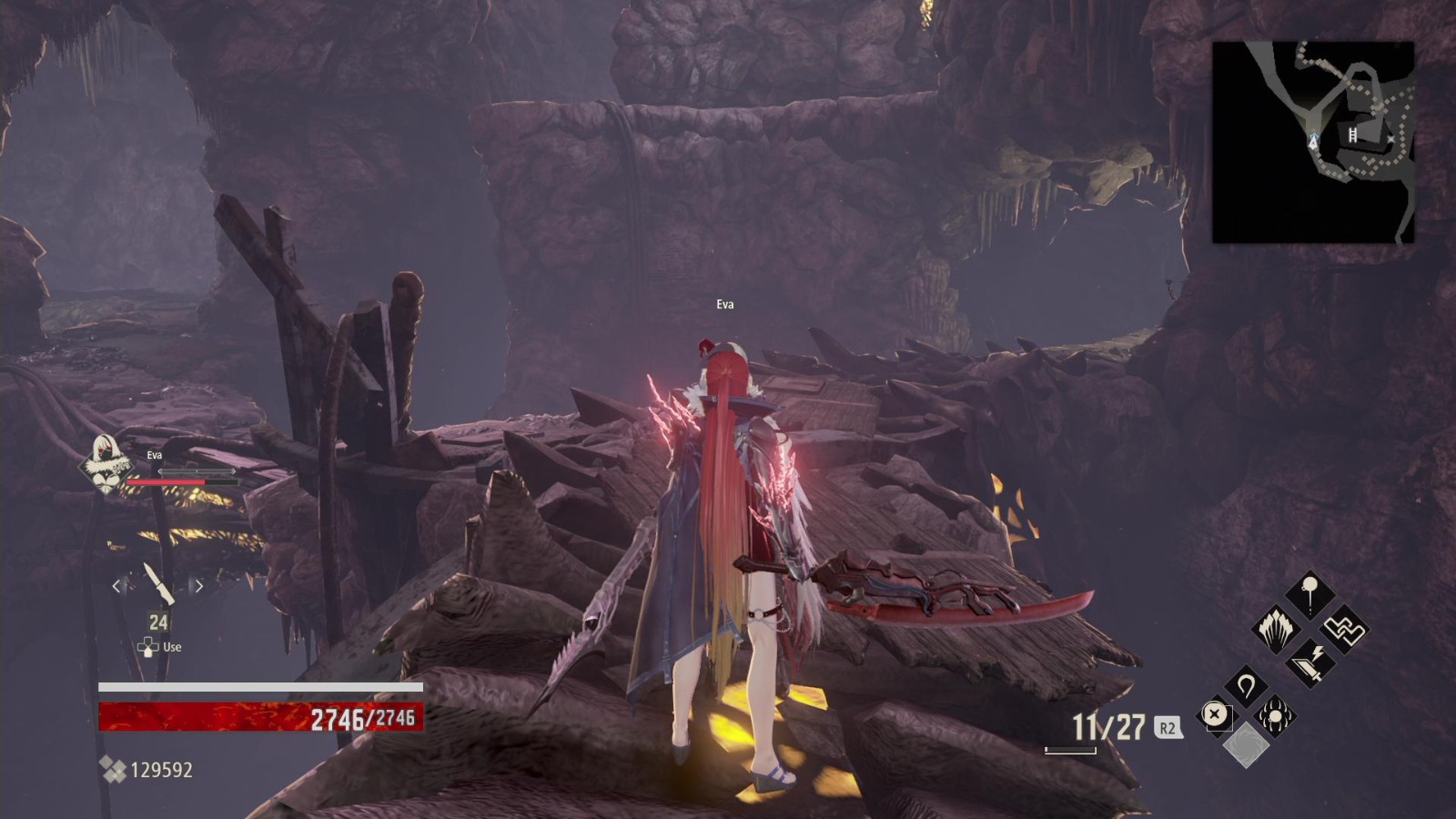Click the spiked claw burst gift icon
1456x819 pixels.
click(x=1277, y=631)
